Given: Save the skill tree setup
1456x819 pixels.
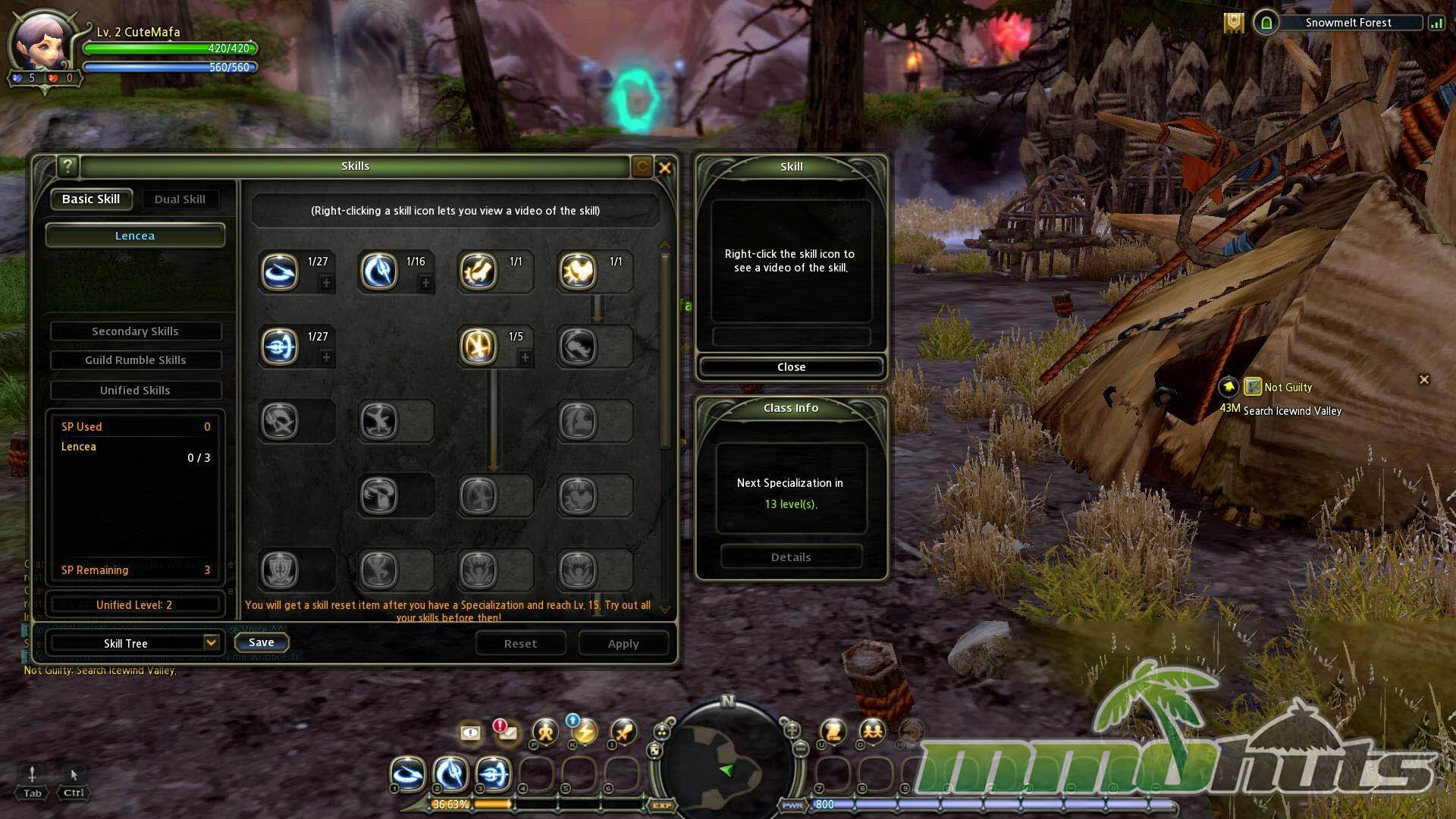Looking at the screenshot, I should pos(261,643).
